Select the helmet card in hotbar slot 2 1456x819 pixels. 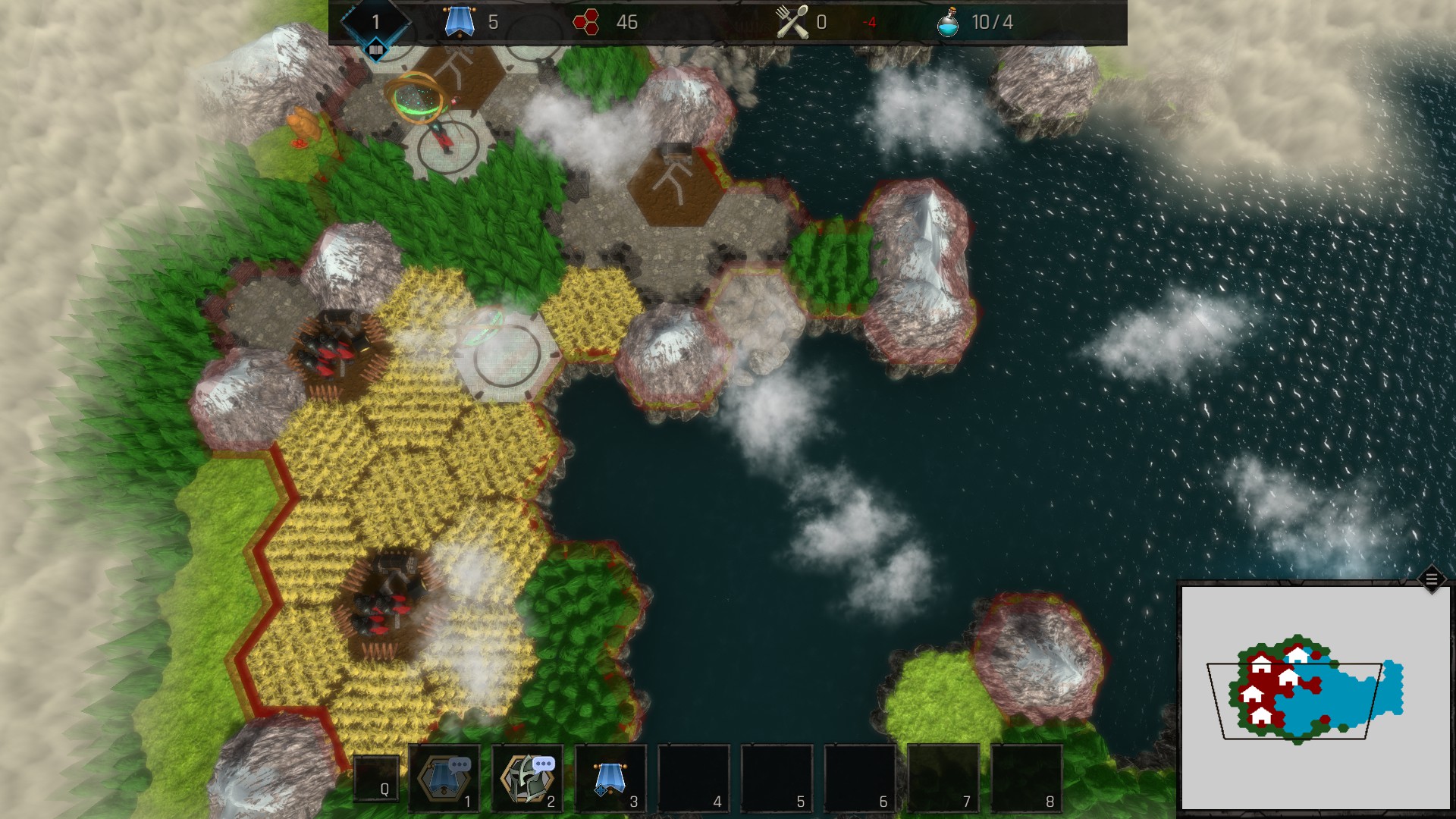[x=528, y=779]
